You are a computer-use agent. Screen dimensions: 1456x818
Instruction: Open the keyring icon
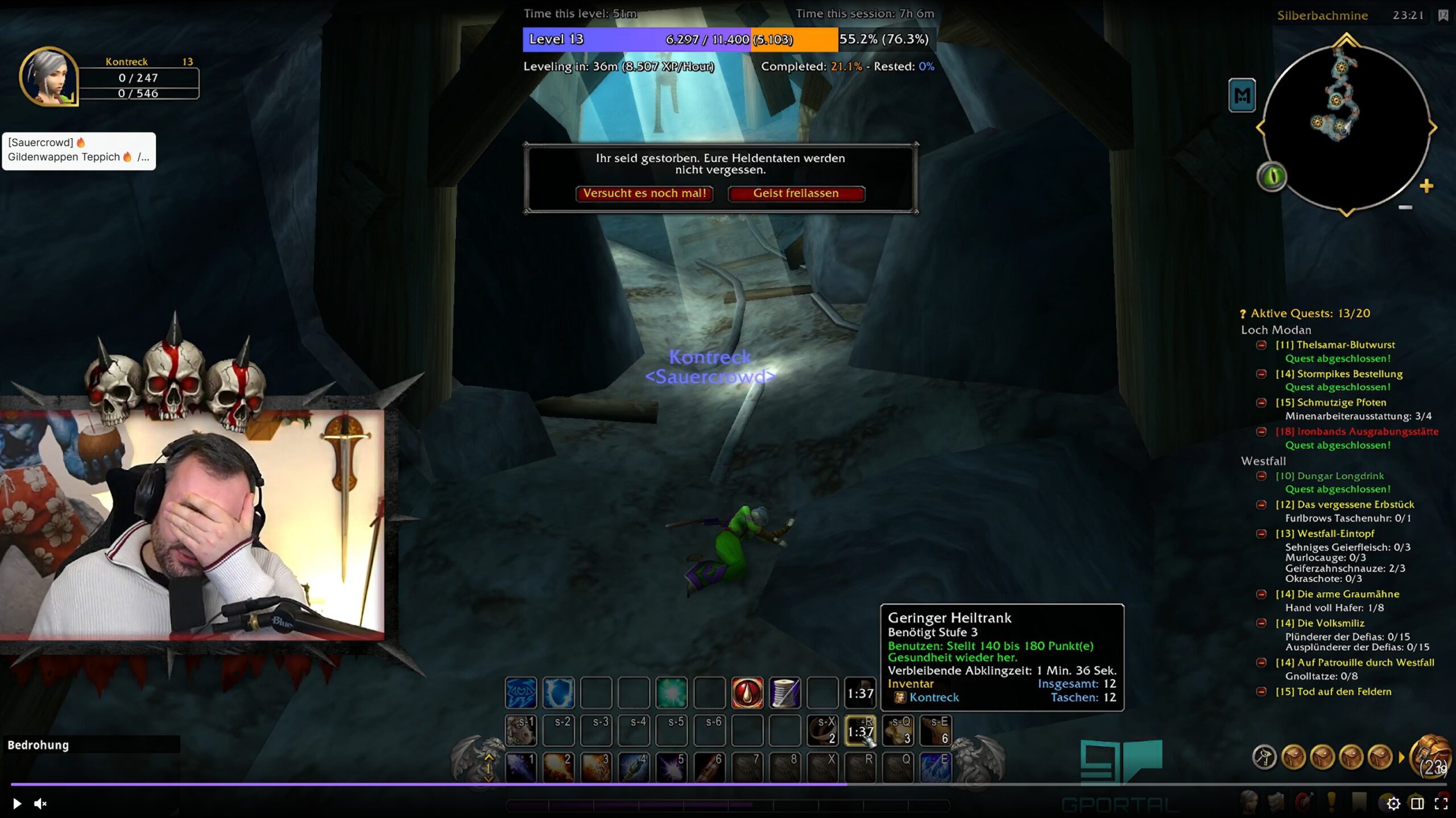pos(1264,757)
